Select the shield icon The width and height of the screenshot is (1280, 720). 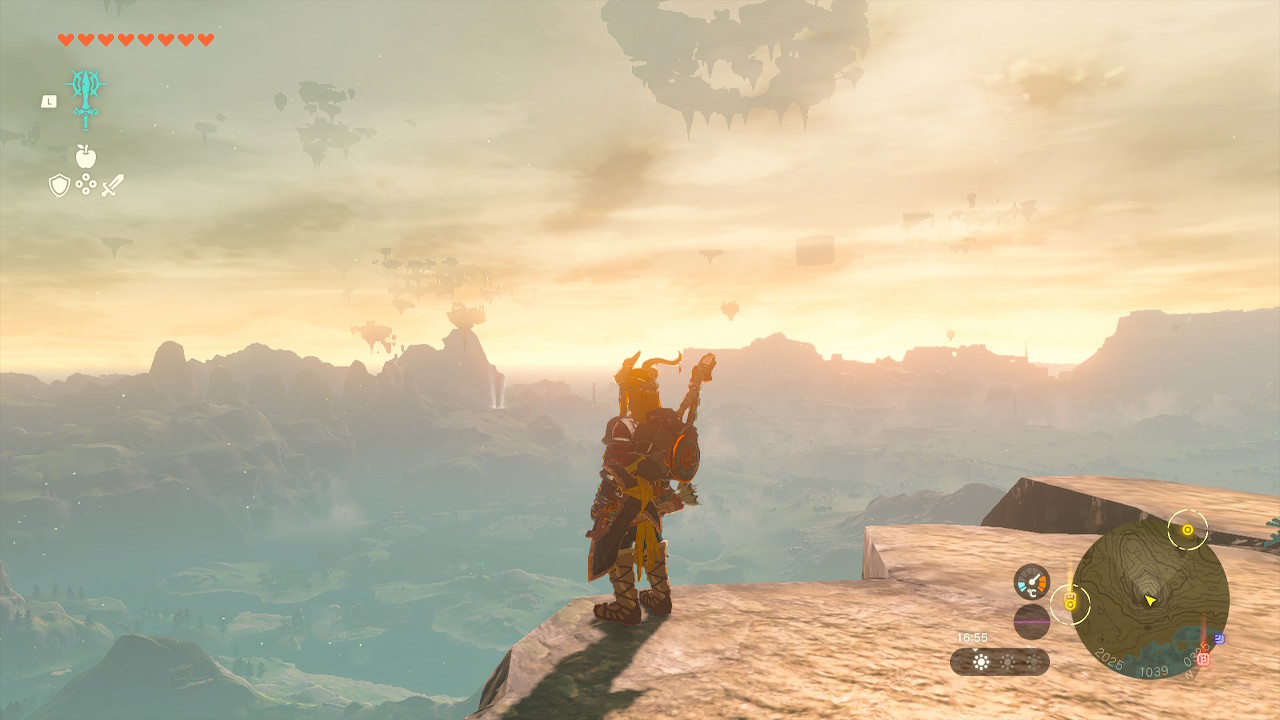click(59, 184)
